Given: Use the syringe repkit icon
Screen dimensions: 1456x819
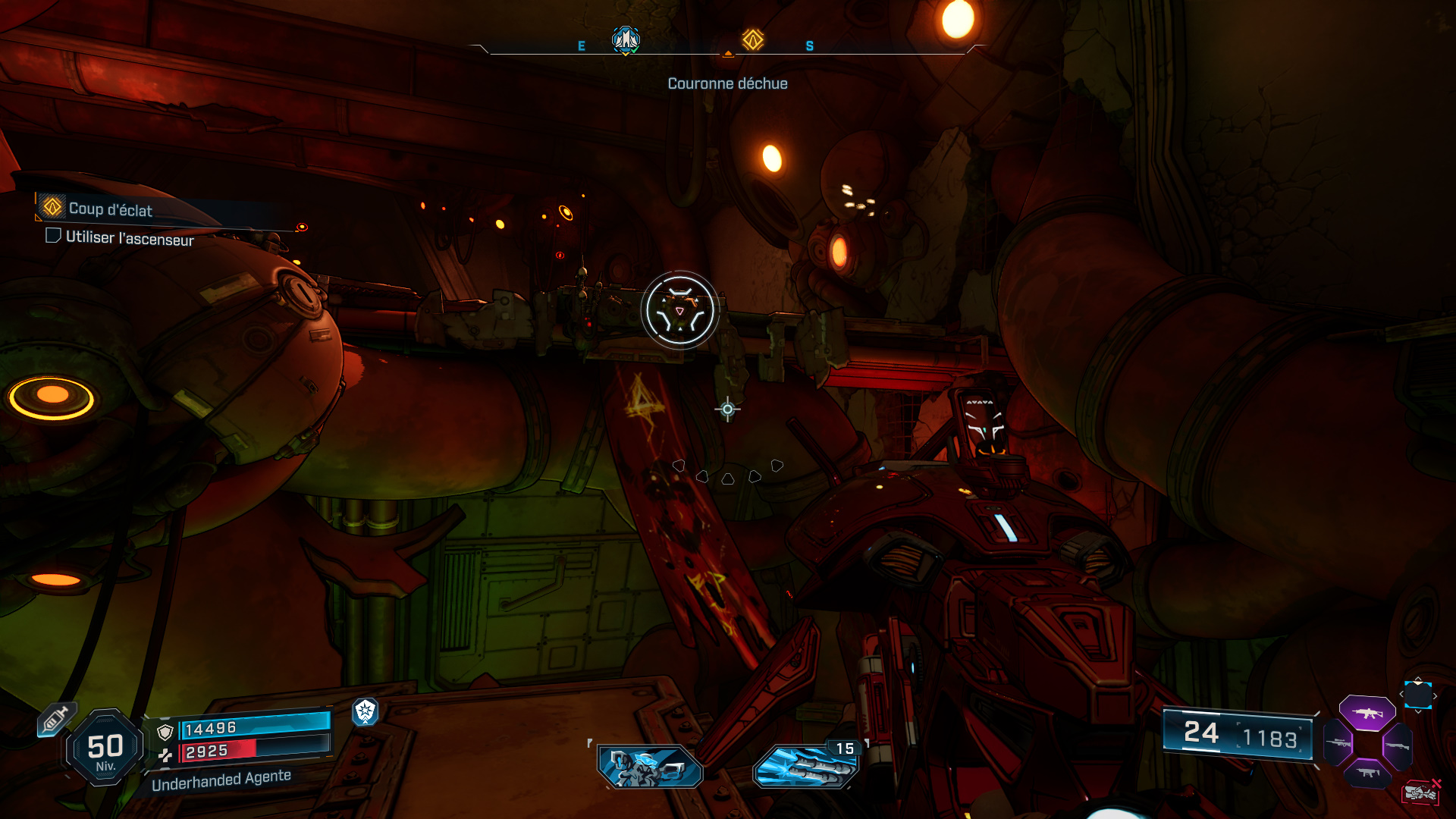Looking at the screenshot, I should [x=55, y=719].
